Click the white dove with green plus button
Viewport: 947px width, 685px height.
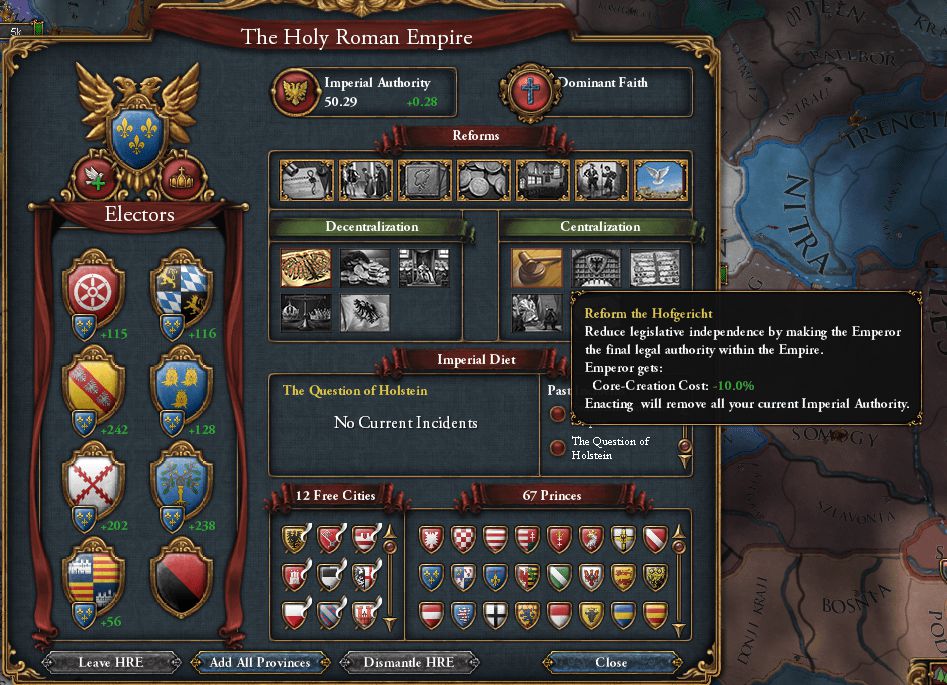pyautogui.click(x=97, y=177)
